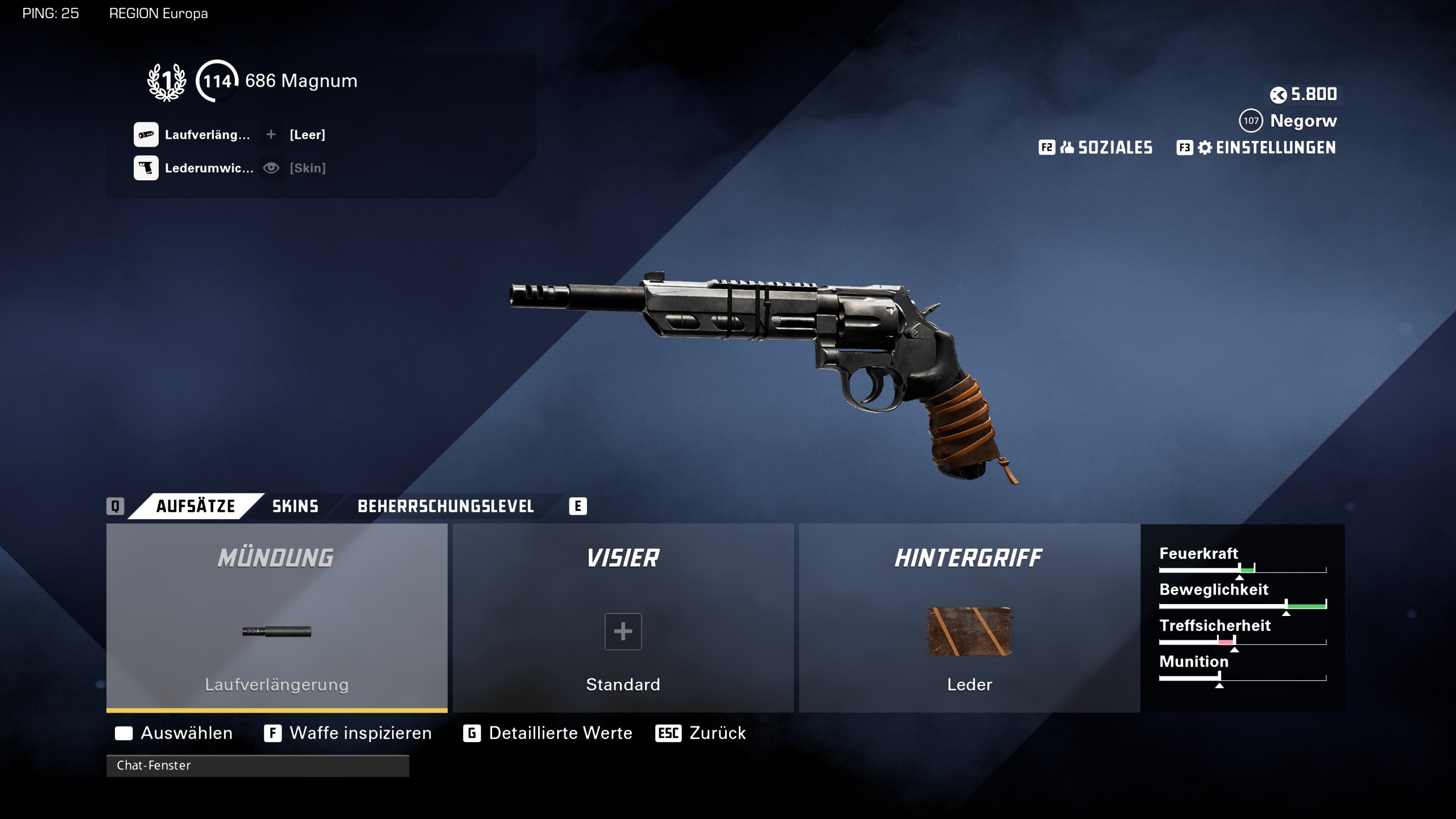The width and height of the screenshot is (1456, 819).
Task: Click Auswählen to confirm selection
Action: pos(185,733)
